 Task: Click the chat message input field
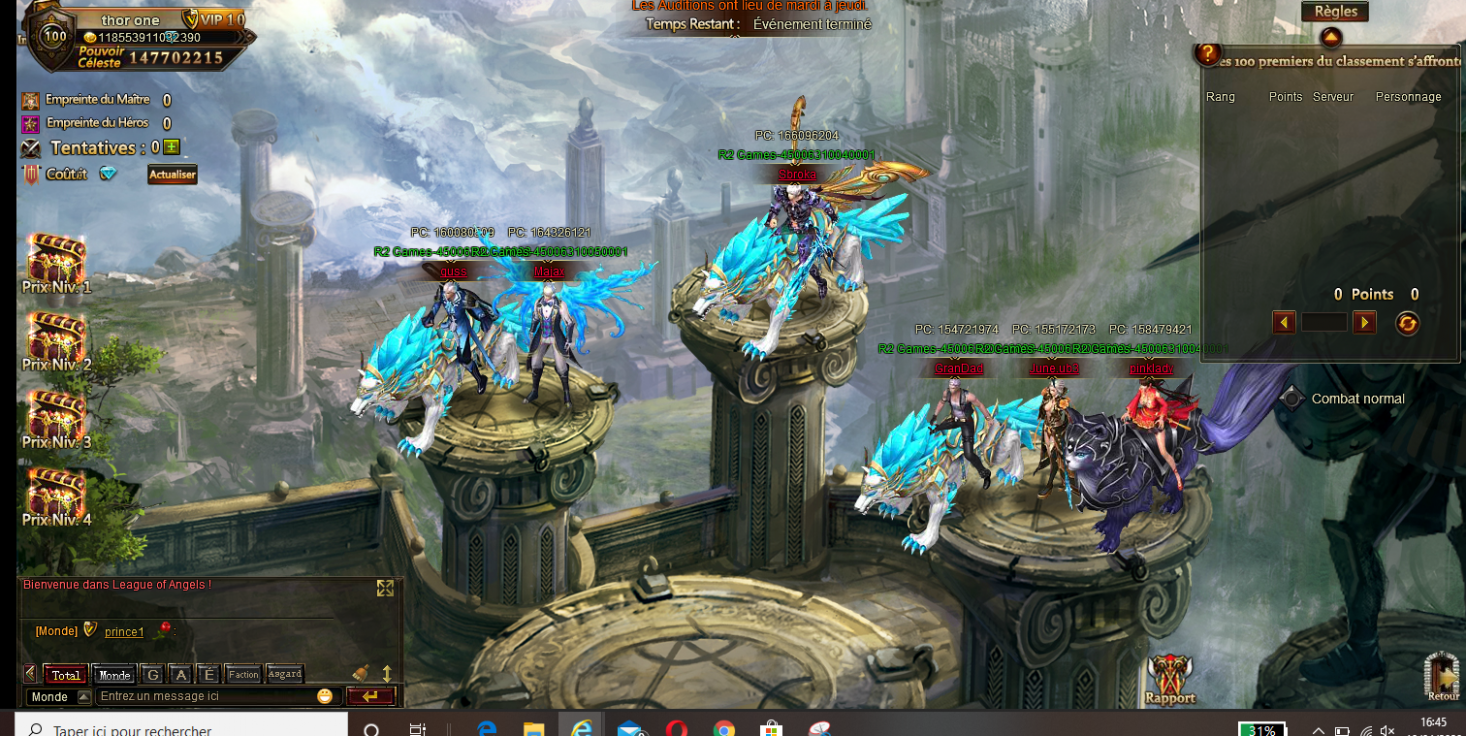(x=205, y=696)
